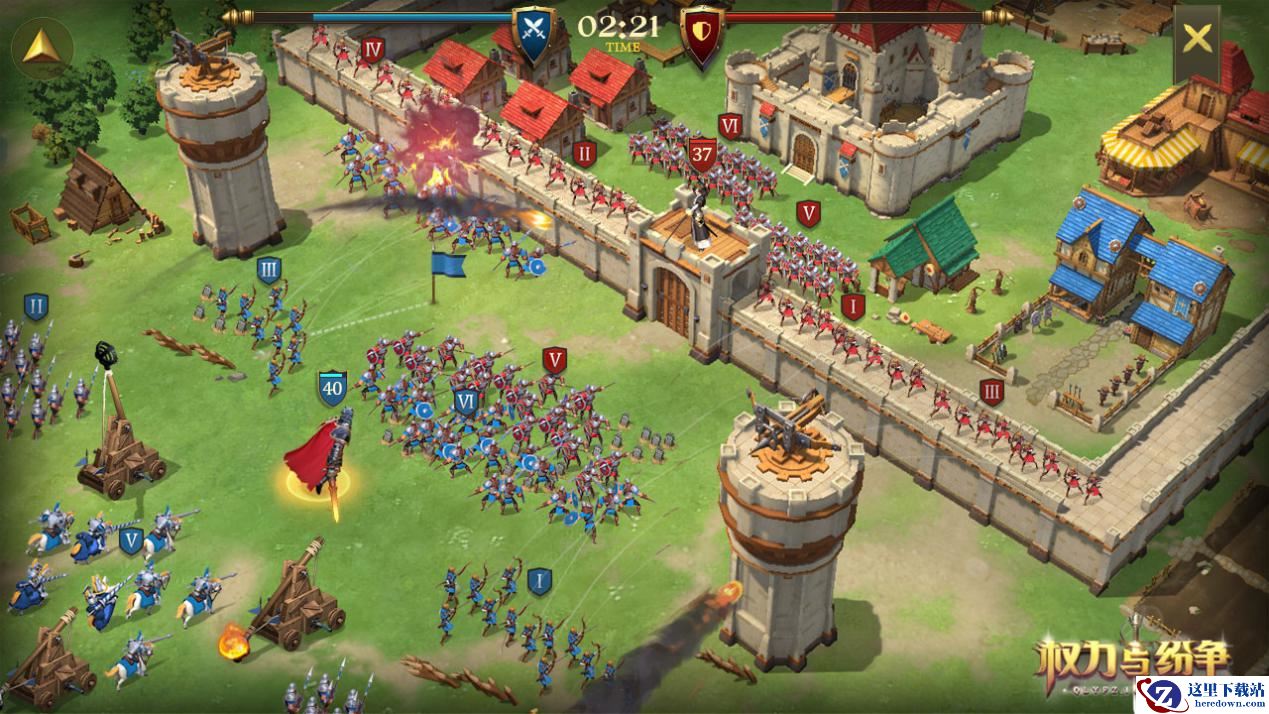
Task: Select the red squad II marker
Action: 585,153
